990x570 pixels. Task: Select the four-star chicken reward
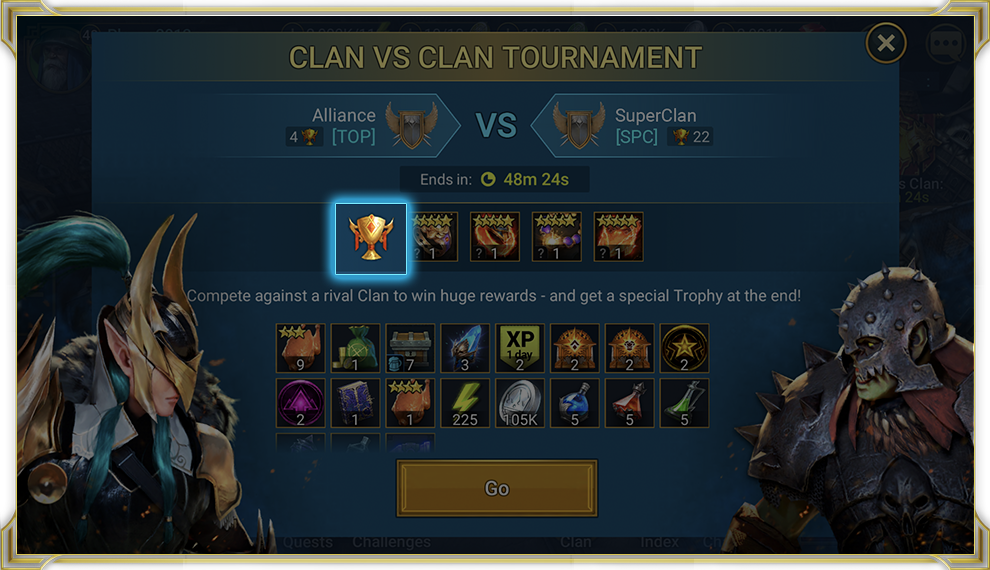[x=410, y=402]
